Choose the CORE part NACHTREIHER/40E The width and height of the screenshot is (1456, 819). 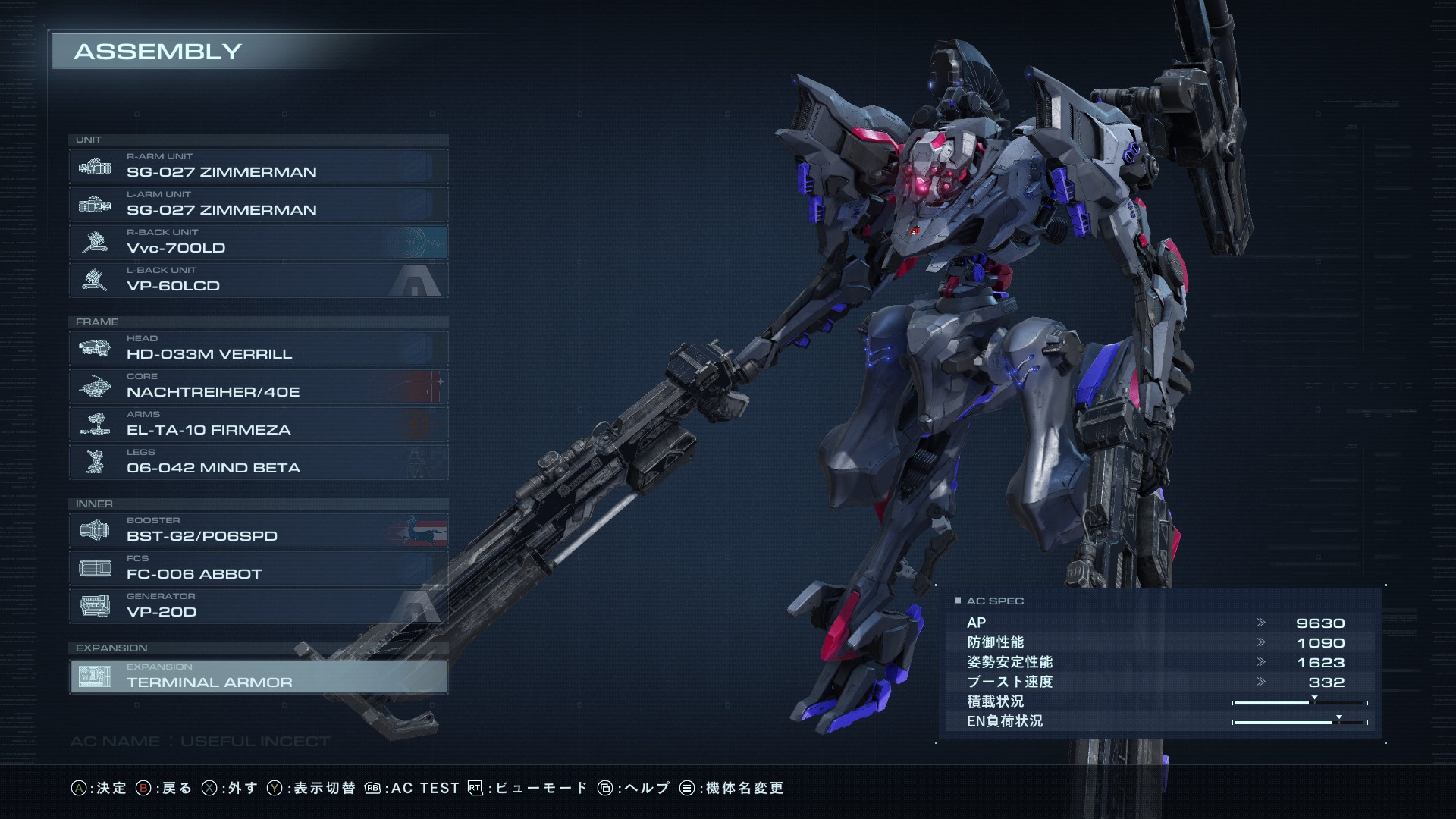click(x=258, y=387)
